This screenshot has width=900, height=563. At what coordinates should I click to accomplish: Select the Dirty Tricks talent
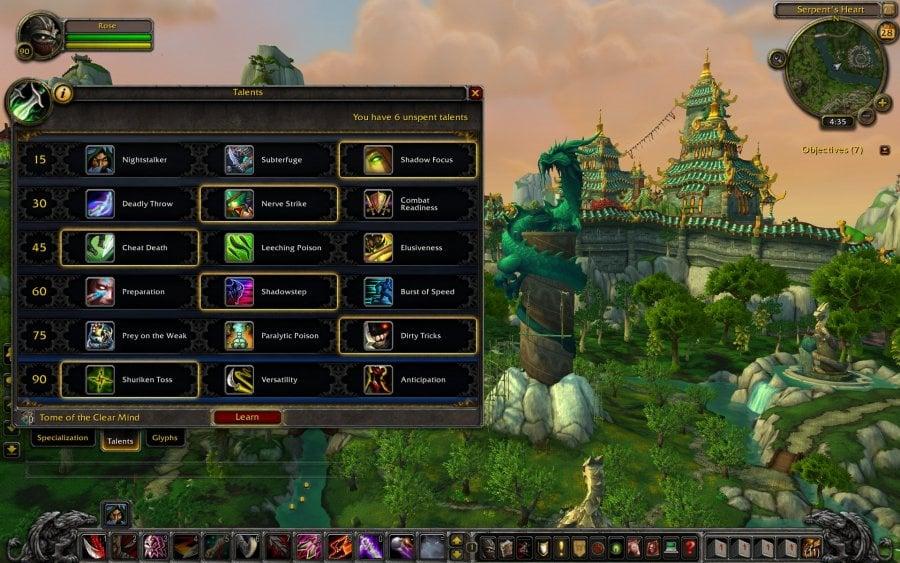click(408, 336)
